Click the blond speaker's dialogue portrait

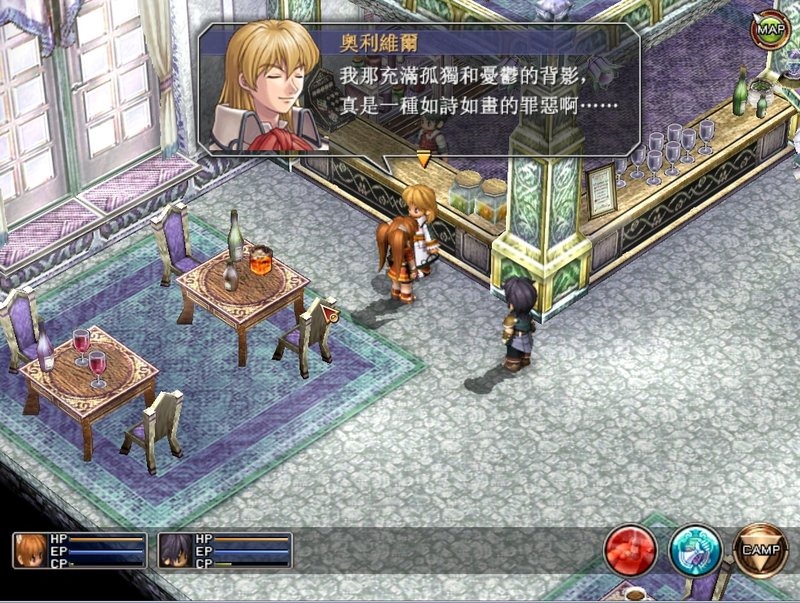coord(267,92)
